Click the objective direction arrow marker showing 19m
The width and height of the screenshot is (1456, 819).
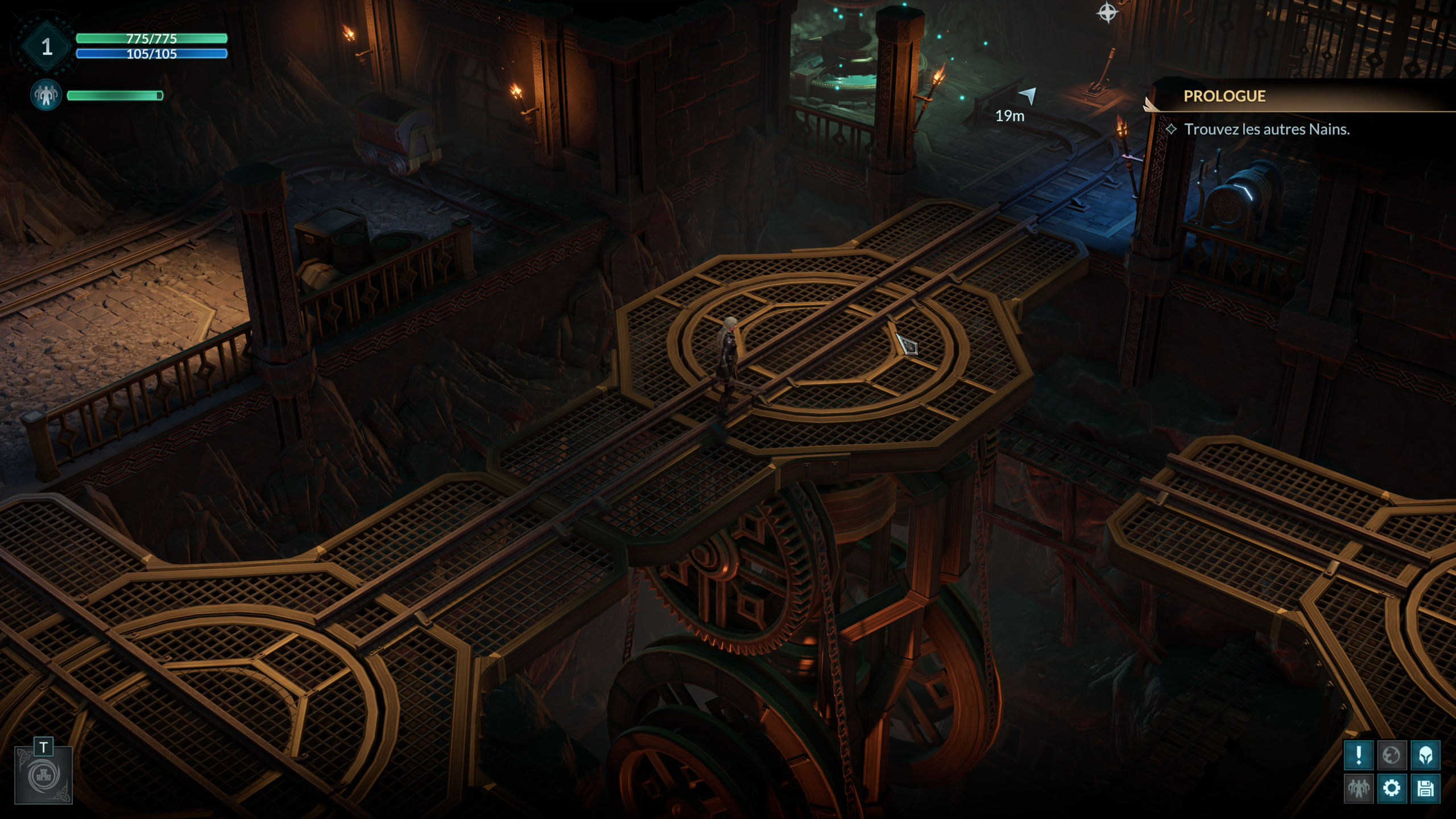1028,96
